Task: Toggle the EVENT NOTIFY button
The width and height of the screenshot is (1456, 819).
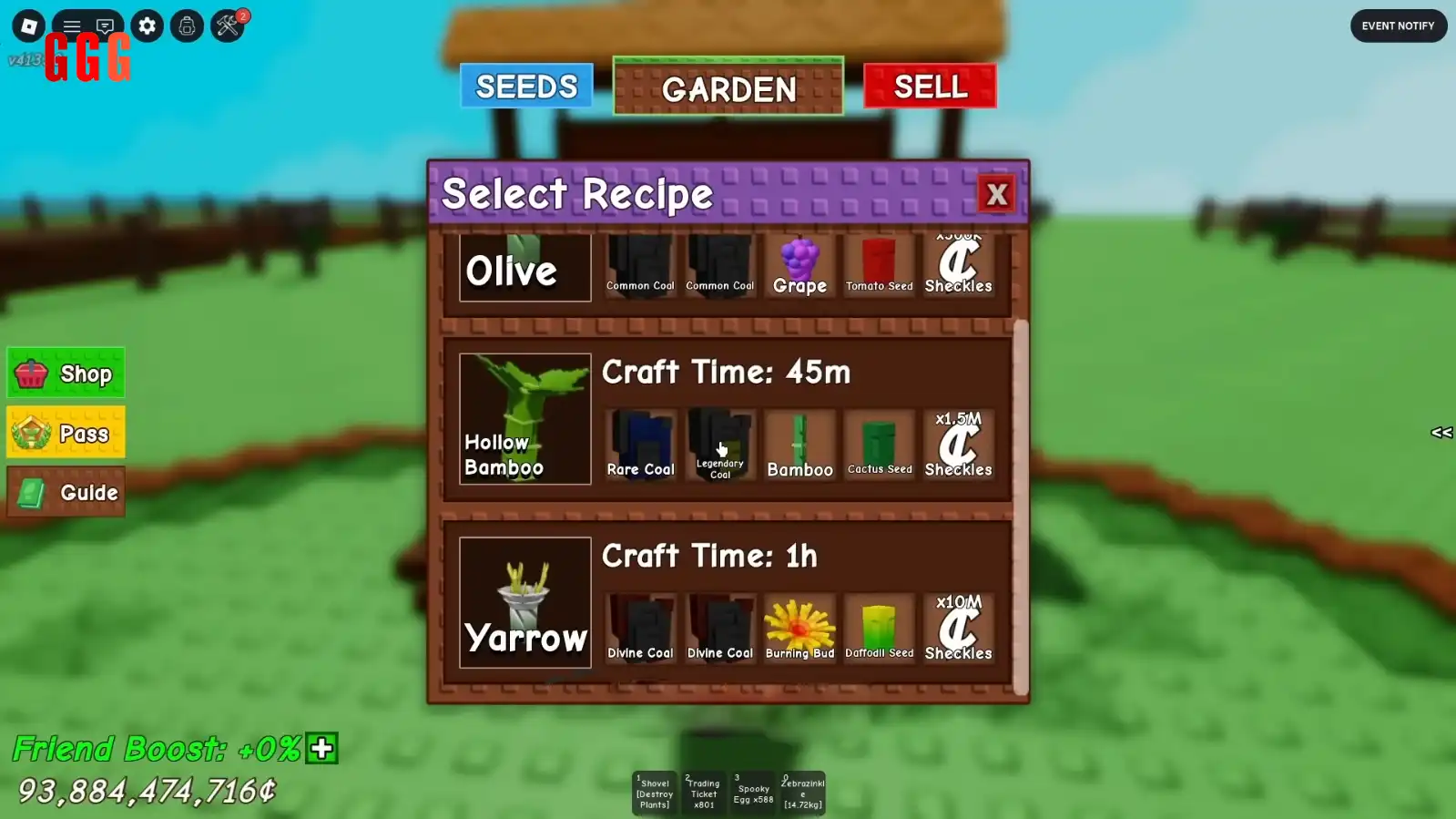Action: [1398, 26]
